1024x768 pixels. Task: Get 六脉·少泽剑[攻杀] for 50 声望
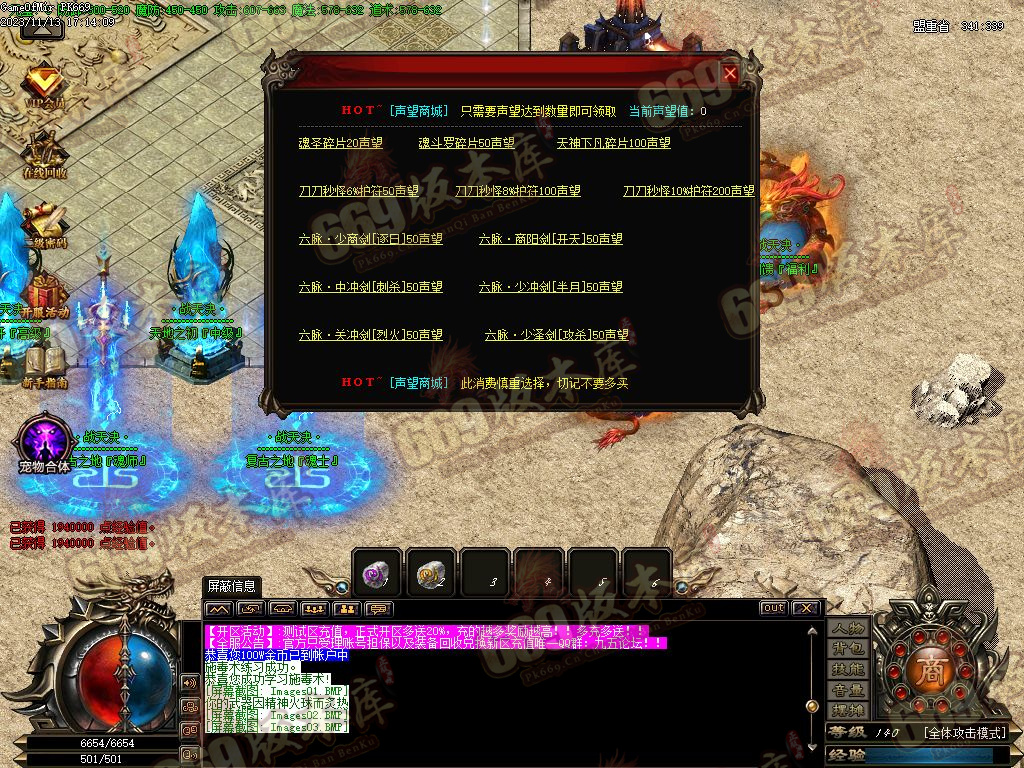point(556,335)
